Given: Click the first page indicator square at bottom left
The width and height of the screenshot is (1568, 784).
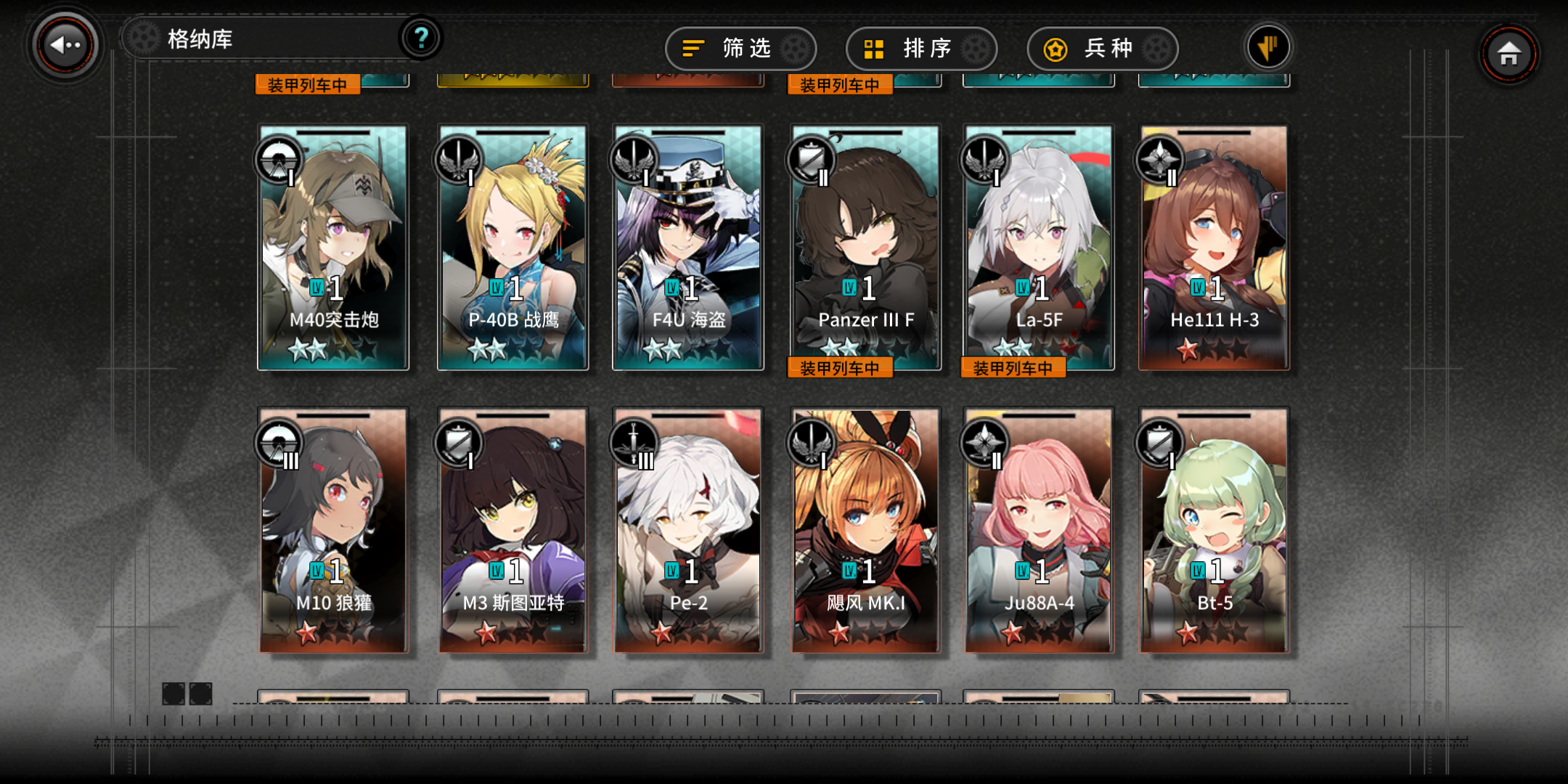Looking at the screenshot, I should pyautogui.click(x=175, y=695).
